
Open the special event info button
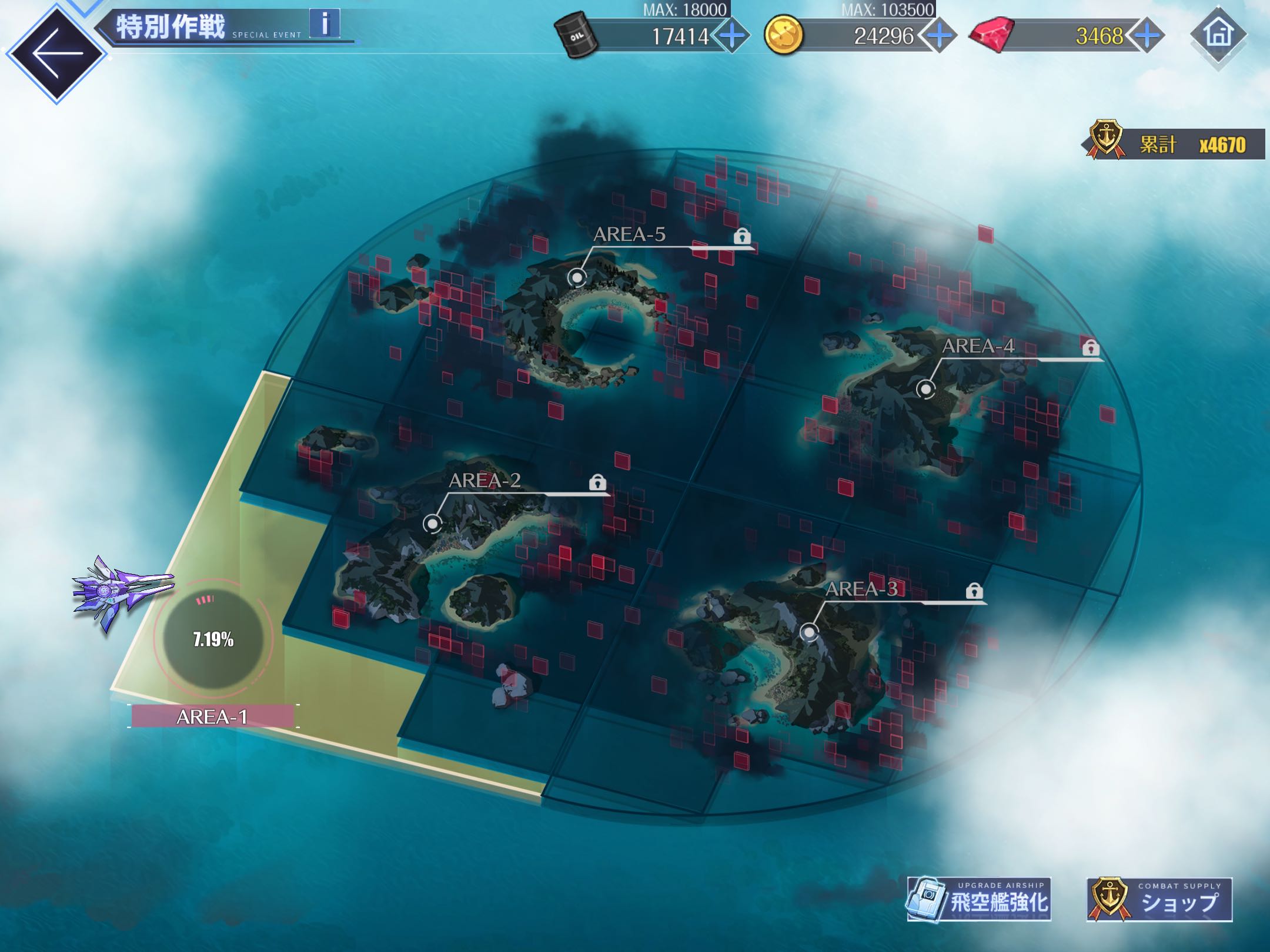(325, 25)
